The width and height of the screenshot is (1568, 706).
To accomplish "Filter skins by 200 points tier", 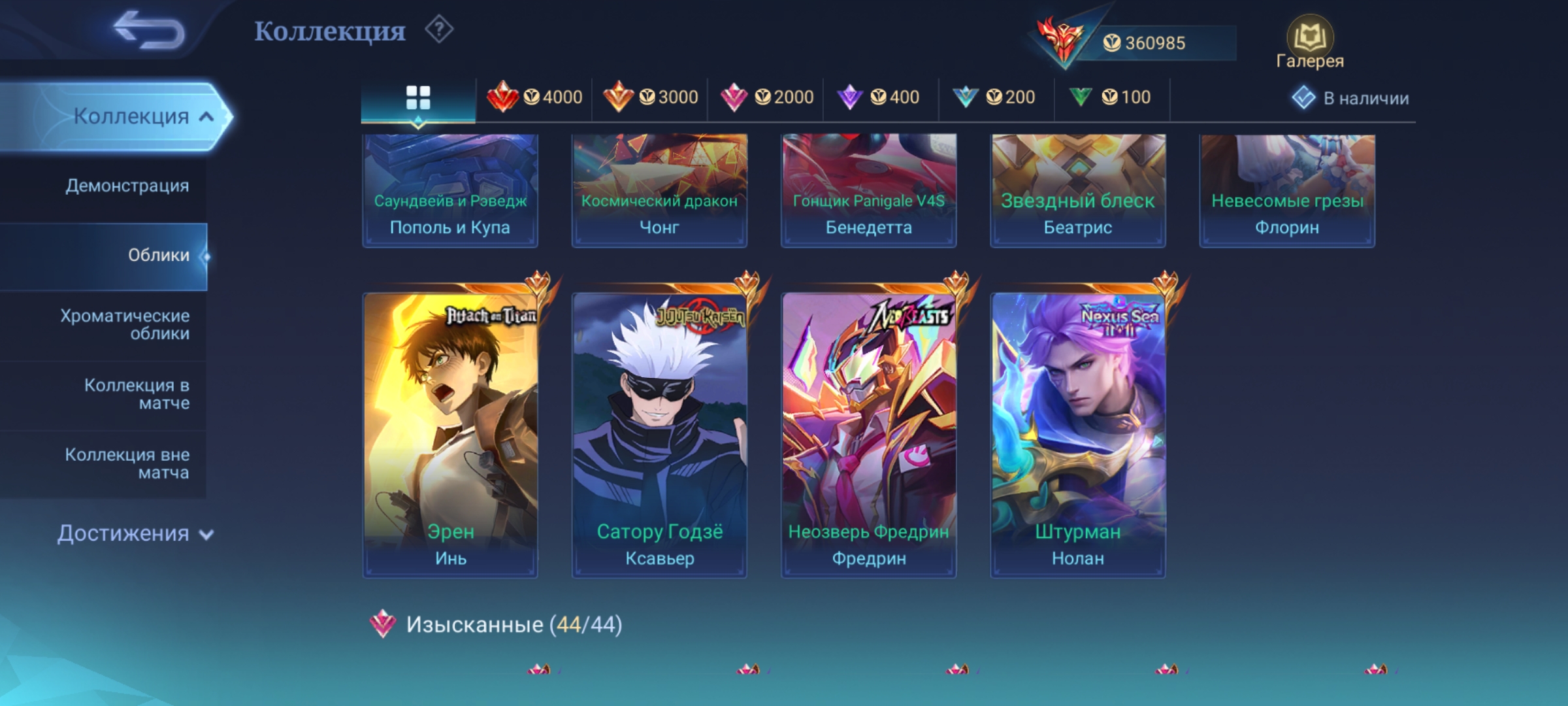I will [x=996, y=98].
